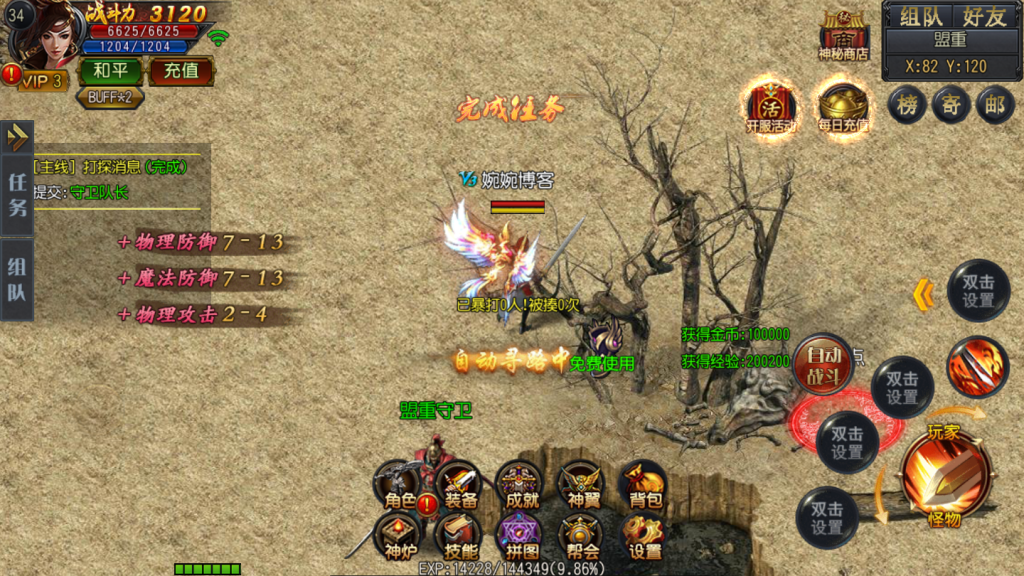The width and height of the screenshot is (1024, 576).
Task: Open the 每日充值 daily recharge icon
Action: [841, 105]
